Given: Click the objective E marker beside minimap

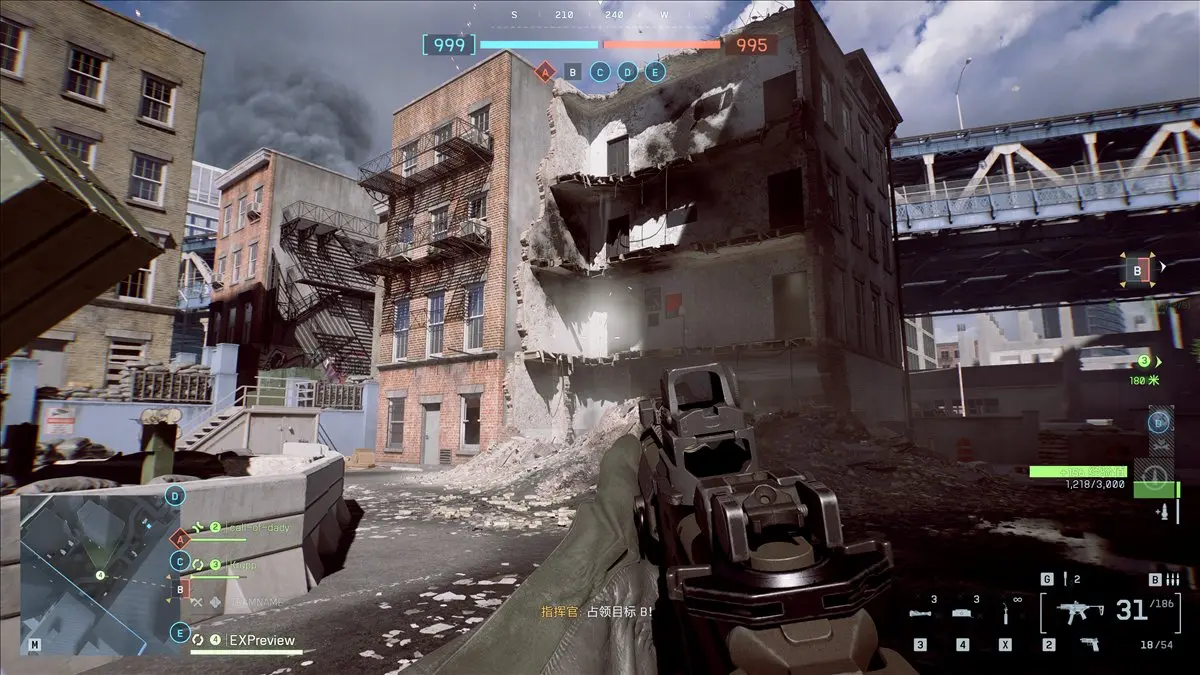Looking at the screenshot, I should coord(180,633).
